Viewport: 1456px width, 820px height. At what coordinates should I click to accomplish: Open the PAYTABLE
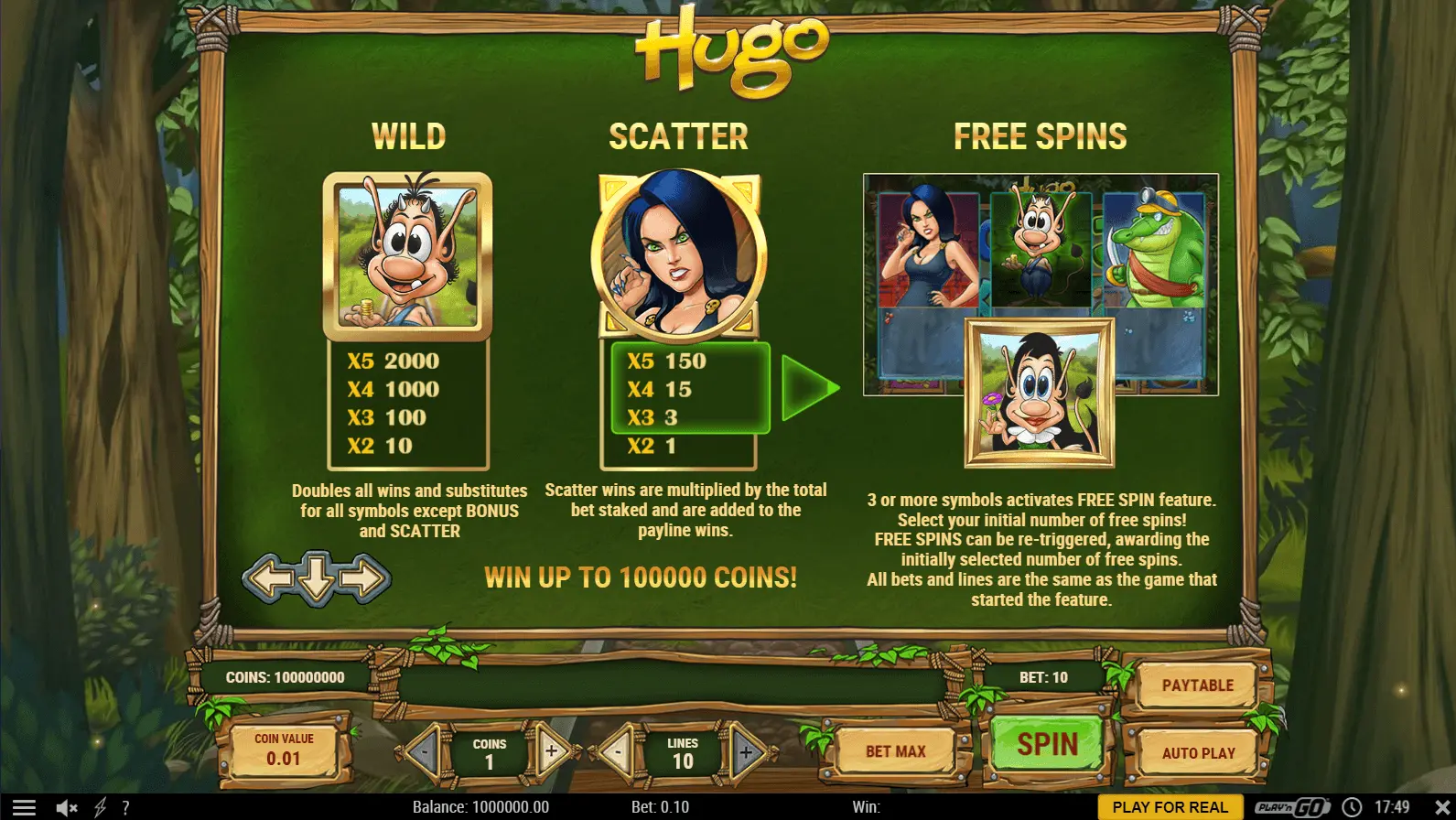(x=1197, y=685)
